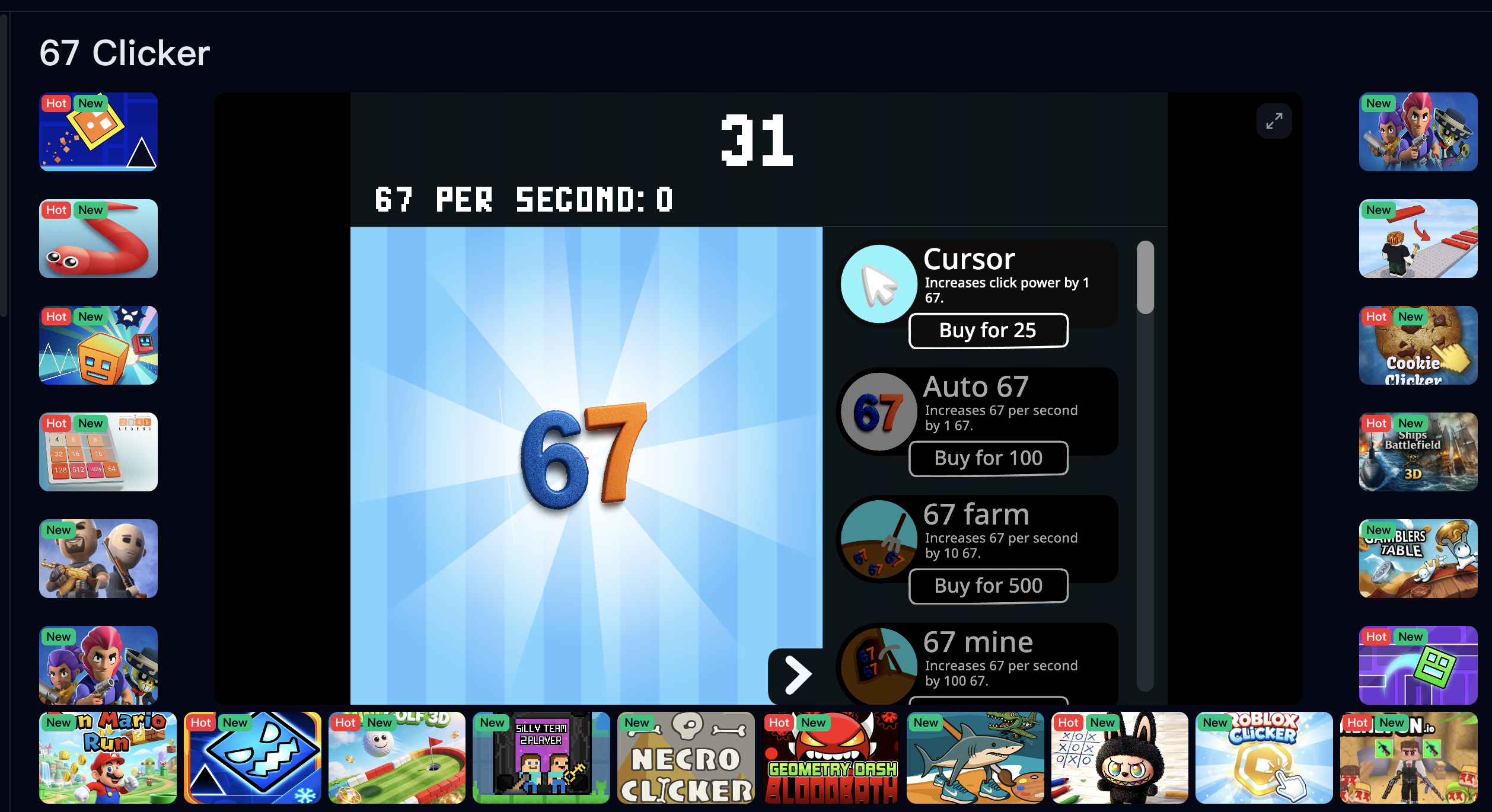The height and width of the screenshot is (812, 1492).
Task: Buy the 67 farm for 500
Action: click(x=988, y=586)
